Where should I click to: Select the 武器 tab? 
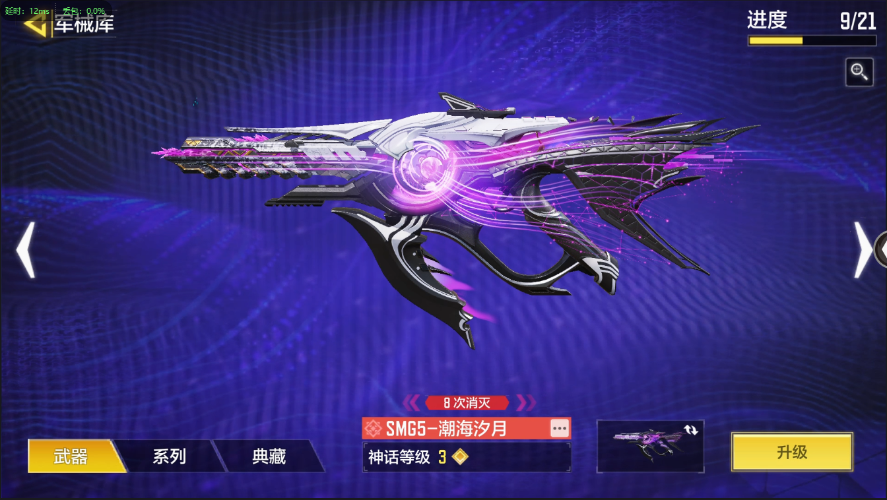point(70,456)
